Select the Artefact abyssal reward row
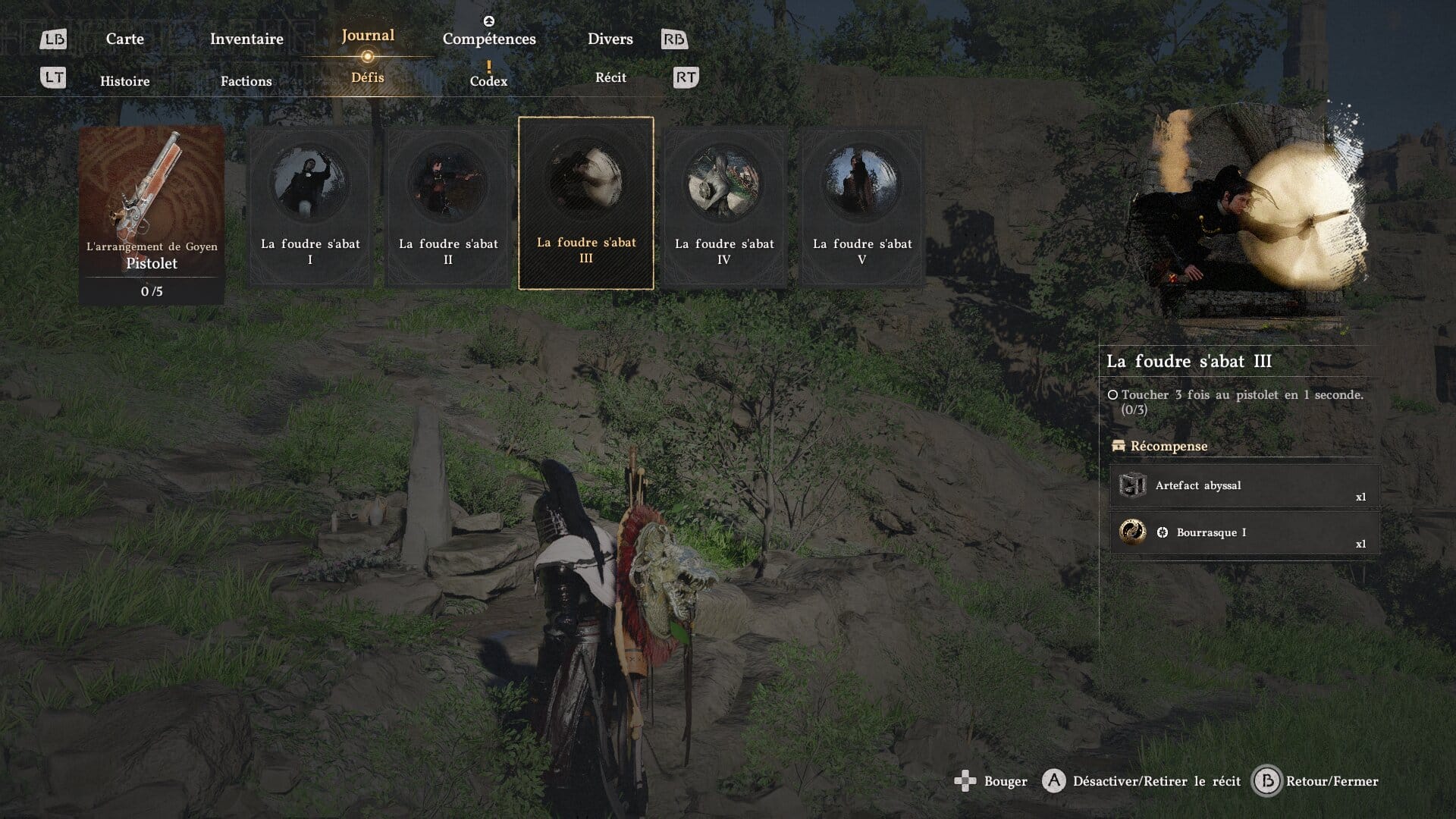 (1244, 486)
